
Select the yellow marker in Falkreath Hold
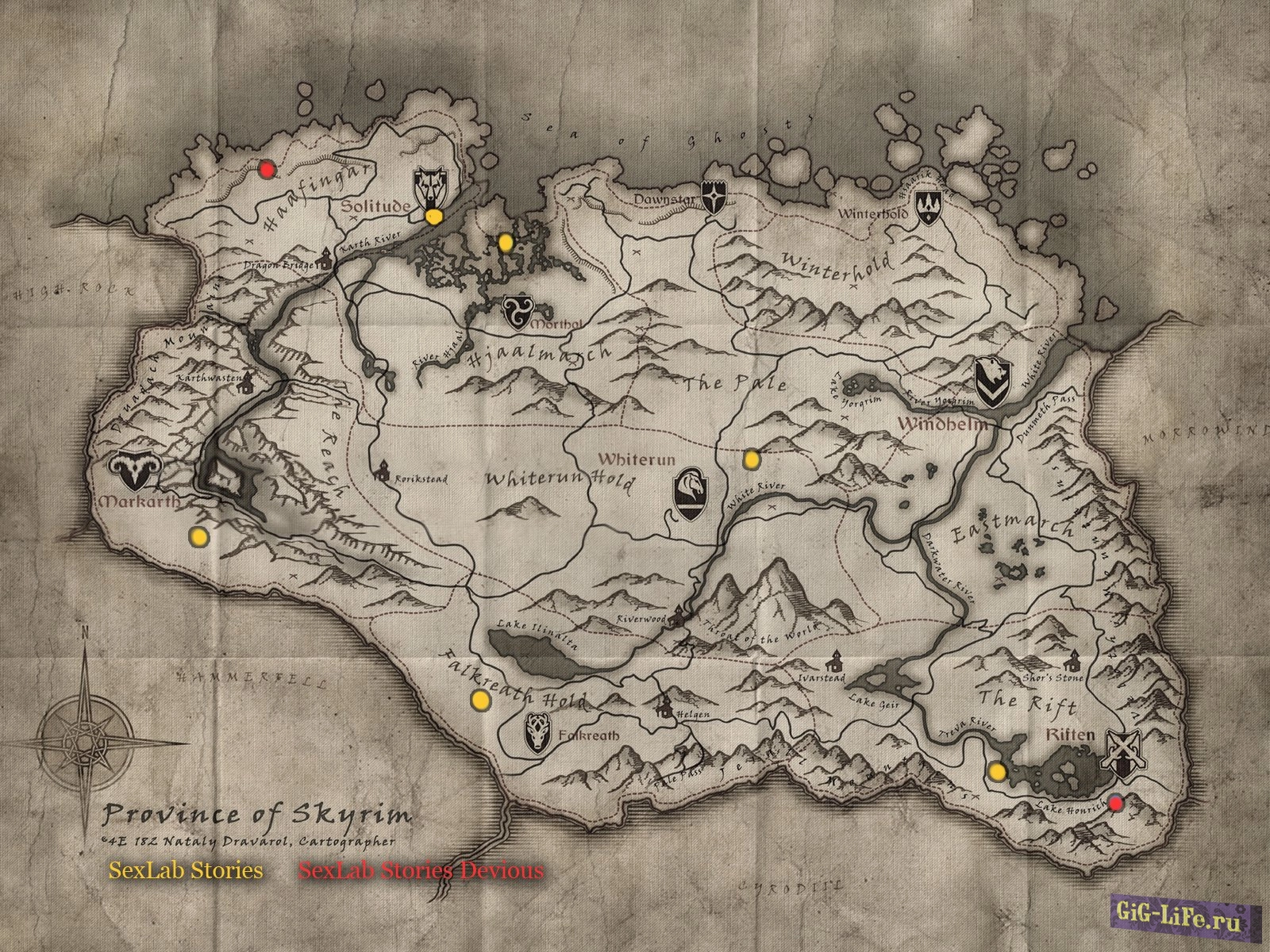click(479, 700)
